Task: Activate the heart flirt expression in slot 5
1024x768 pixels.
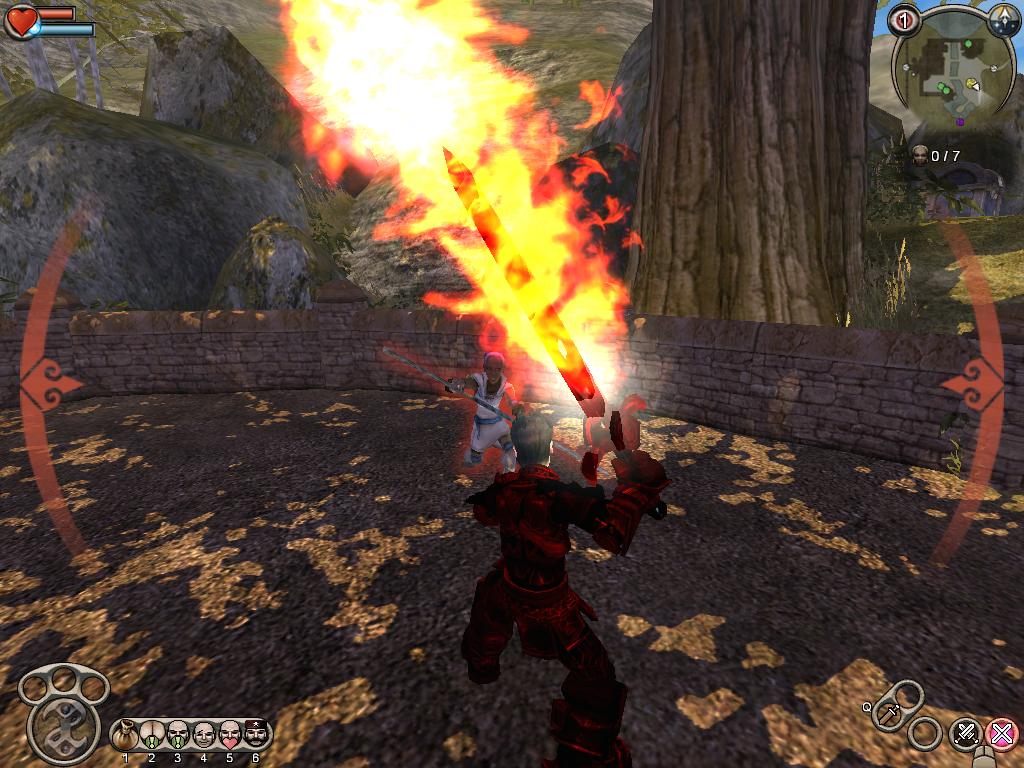Action: 230,735
